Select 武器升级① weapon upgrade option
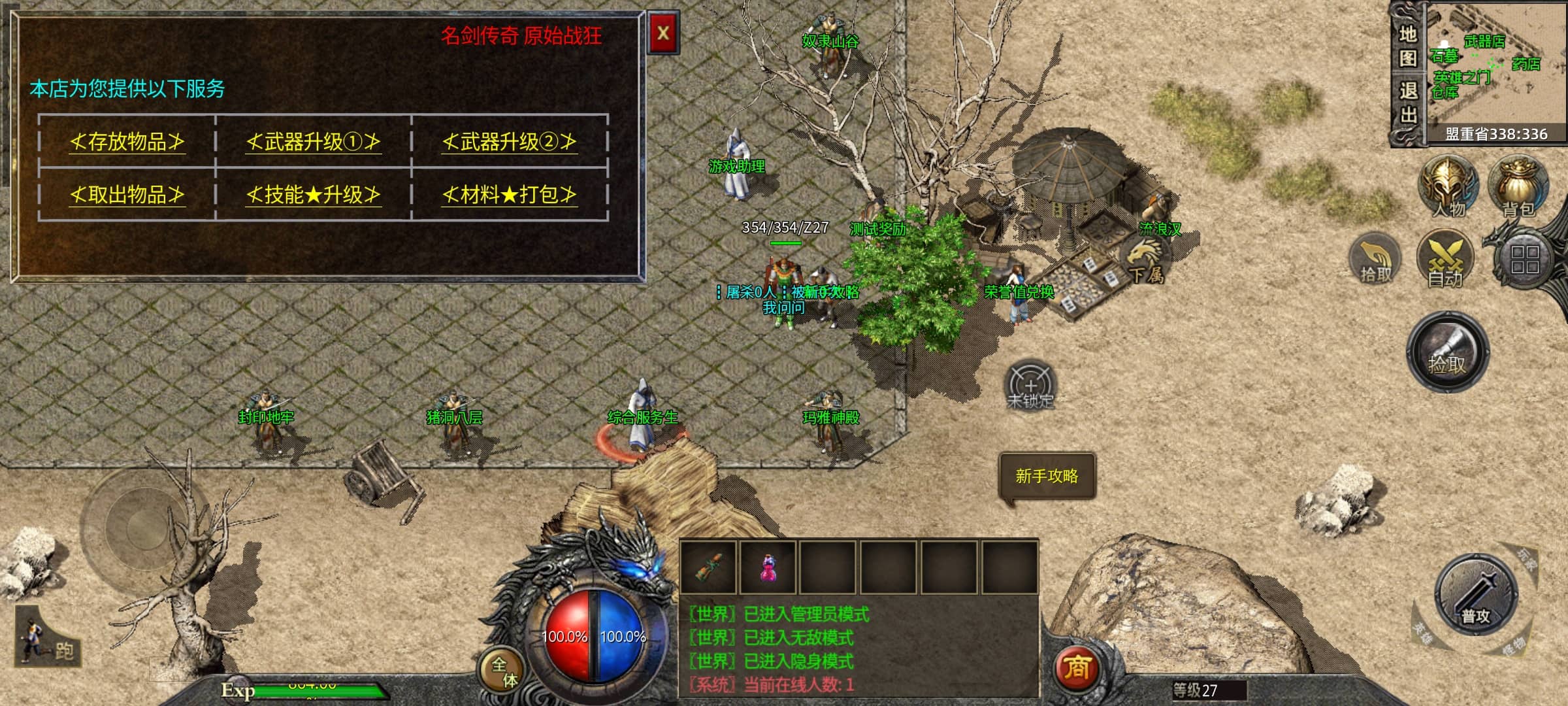 [x=313, y=141]
